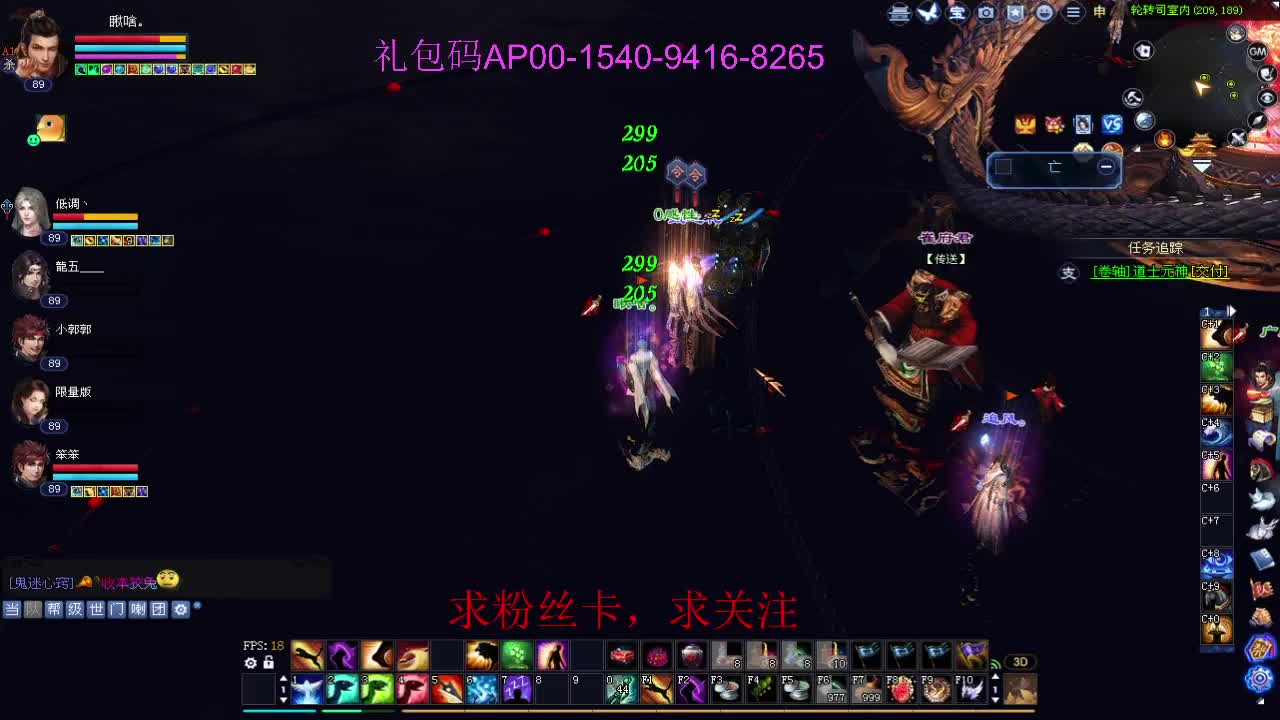Image resolution: width=1280 pixels, height=720 pixels.
Task: Toggle the action bar lock padlock near the FPS counter
Action: [x=269, y=663]
